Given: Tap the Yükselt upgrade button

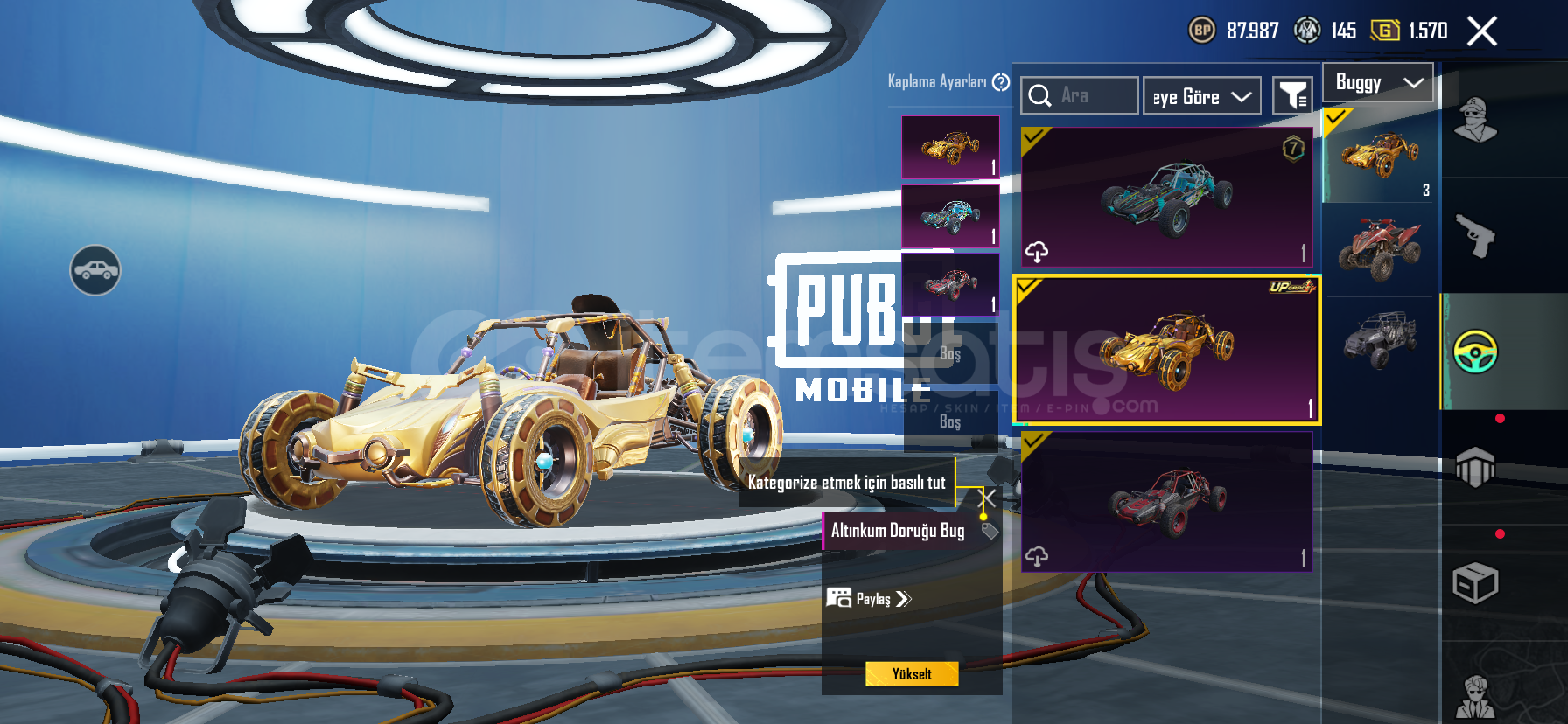Looking at the screenshot, I should [x=912, y=674].
